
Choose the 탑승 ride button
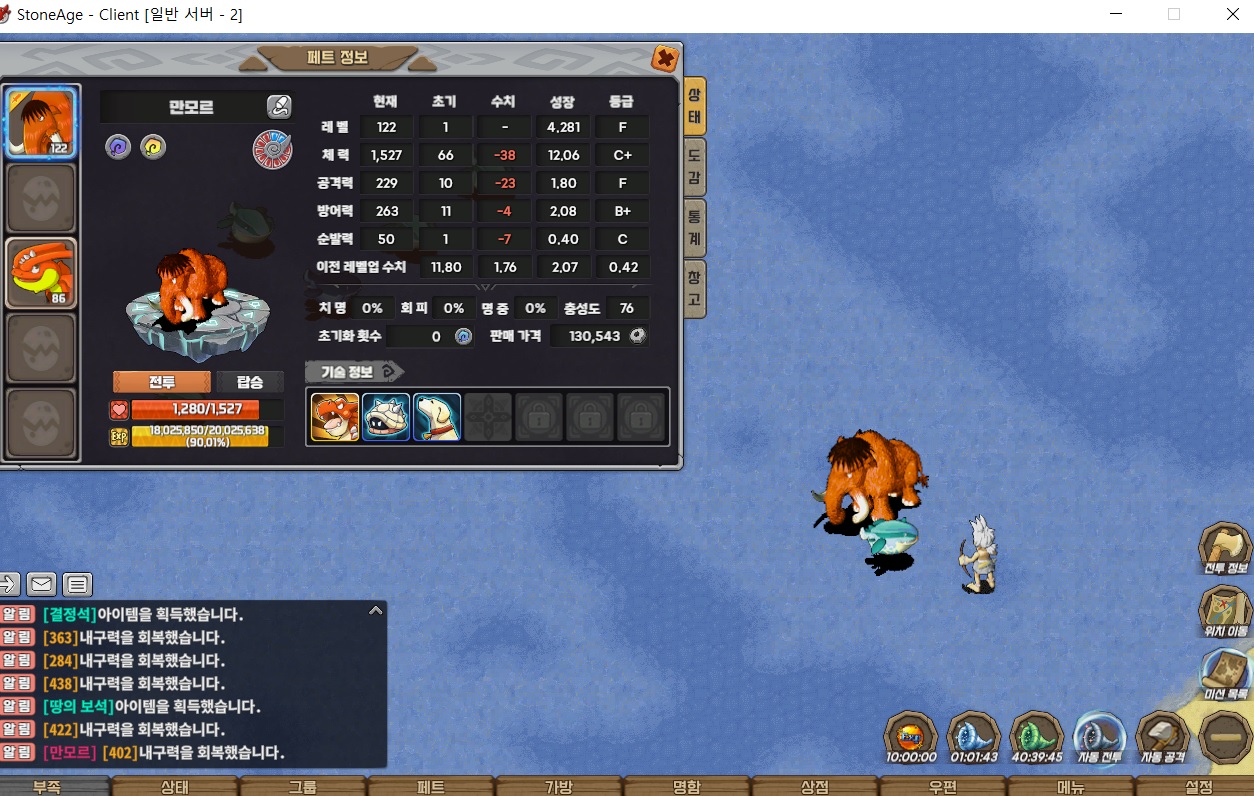(250, 382)
